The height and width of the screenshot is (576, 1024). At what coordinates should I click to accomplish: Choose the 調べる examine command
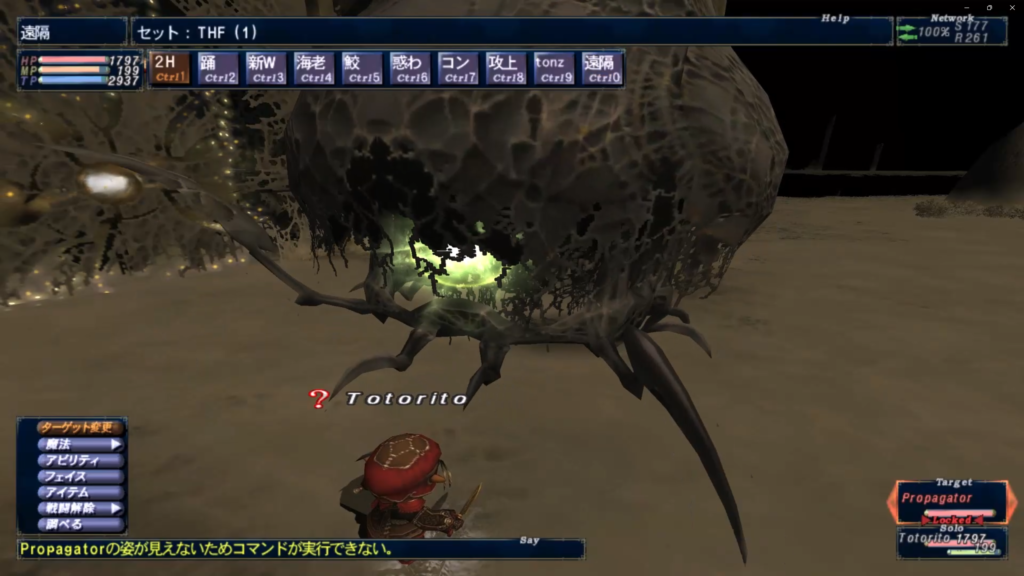tap(72, 524)
